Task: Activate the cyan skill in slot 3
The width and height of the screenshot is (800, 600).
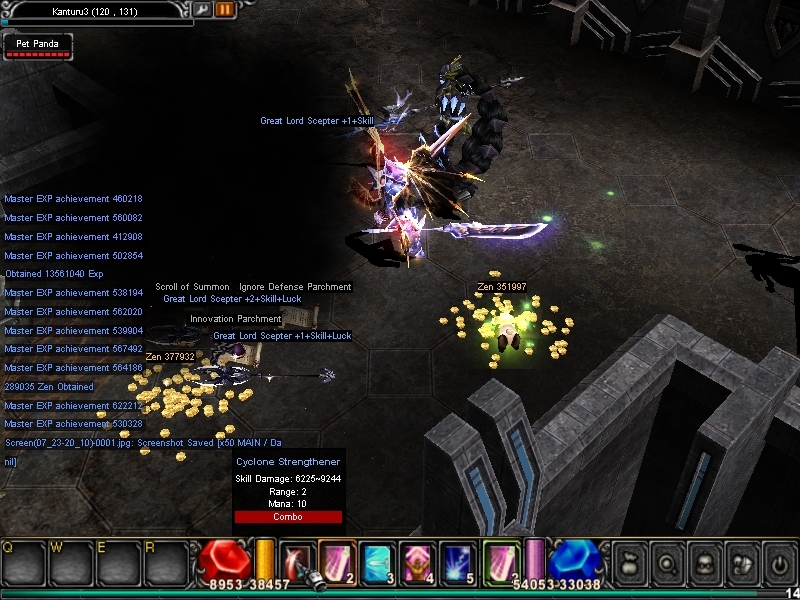Action: [377, 559]
